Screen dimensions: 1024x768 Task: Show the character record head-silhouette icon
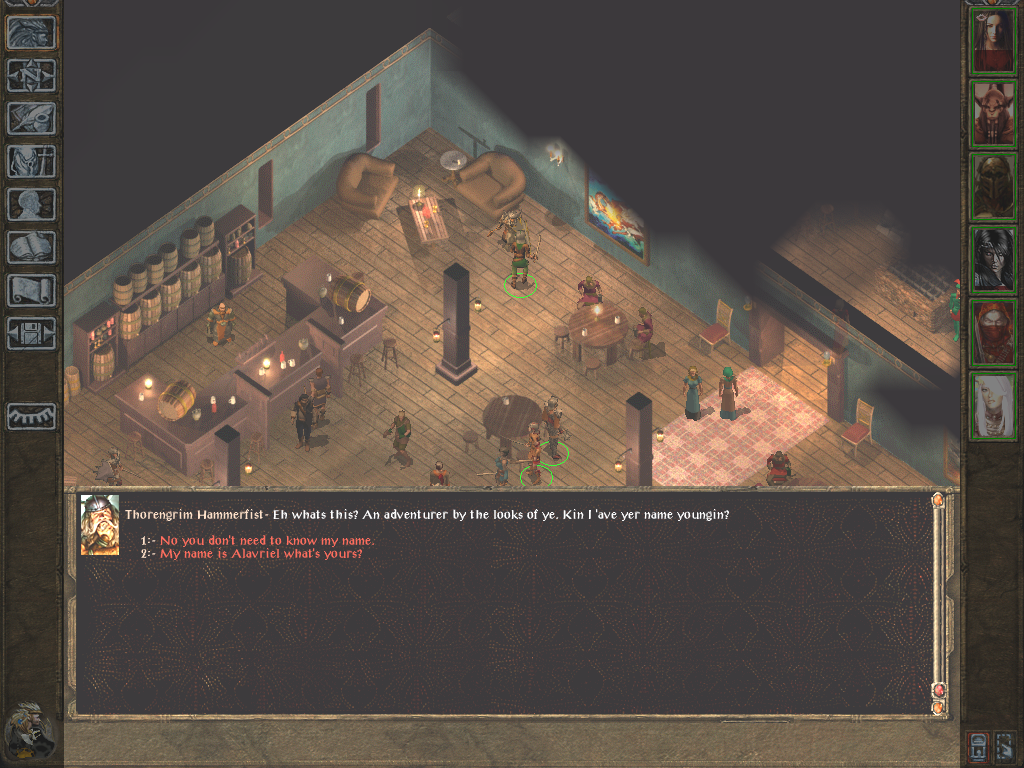coord(31,204)
